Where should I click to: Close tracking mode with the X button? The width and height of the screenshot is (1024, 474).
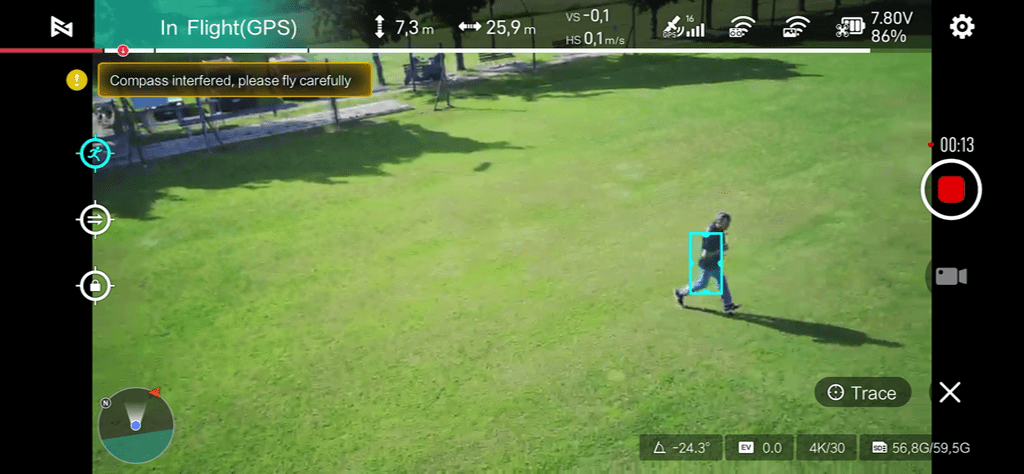tap(950, 393)
